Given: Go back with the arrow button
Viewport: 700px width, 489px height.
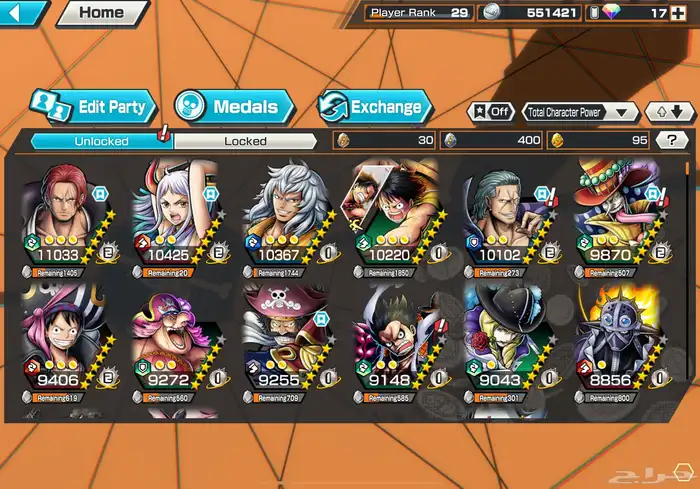Looking at the screenshot, I should pyautogui.click(x=22, y=13).
